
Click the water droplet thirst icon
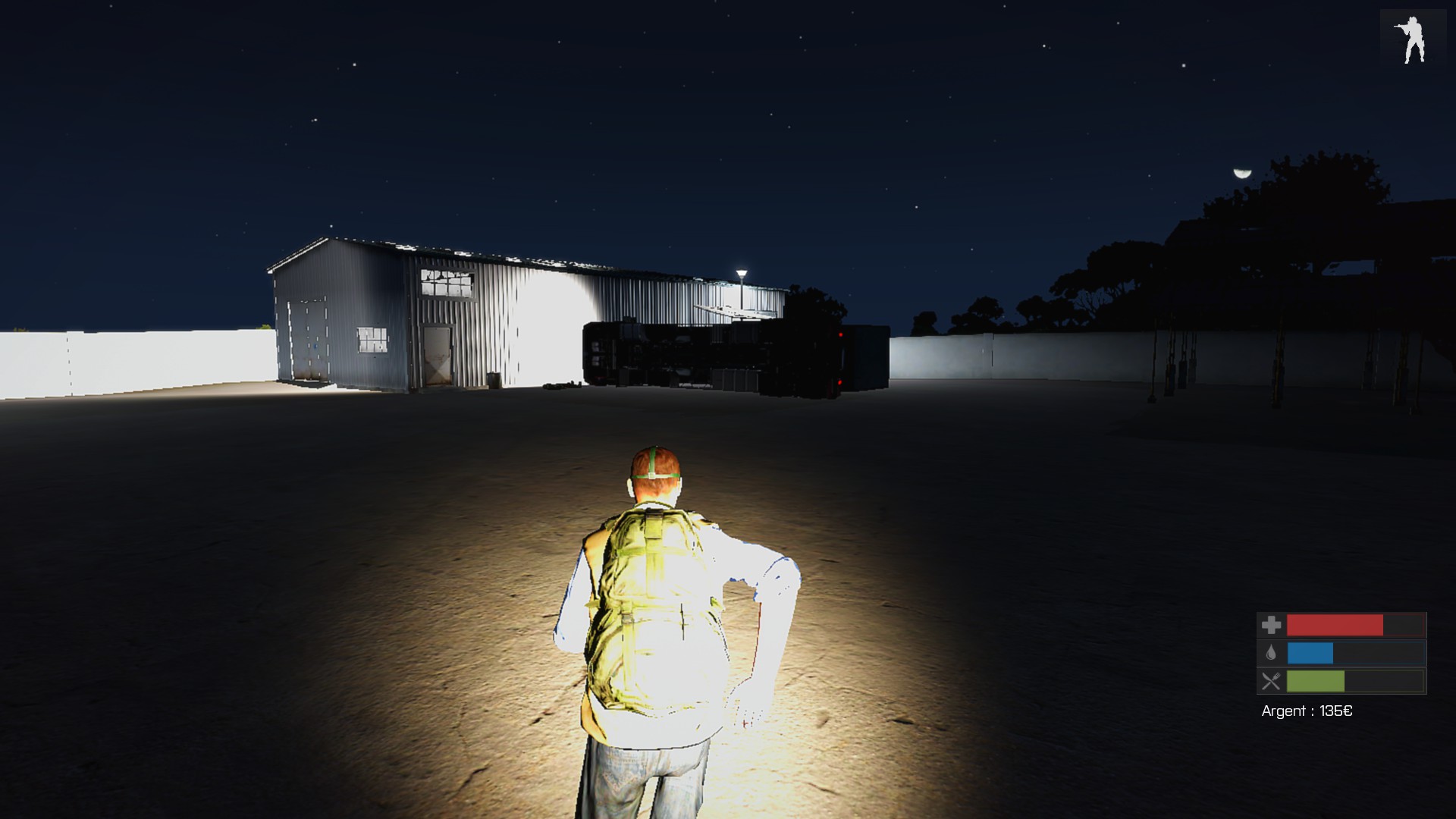click(1272, 653)
